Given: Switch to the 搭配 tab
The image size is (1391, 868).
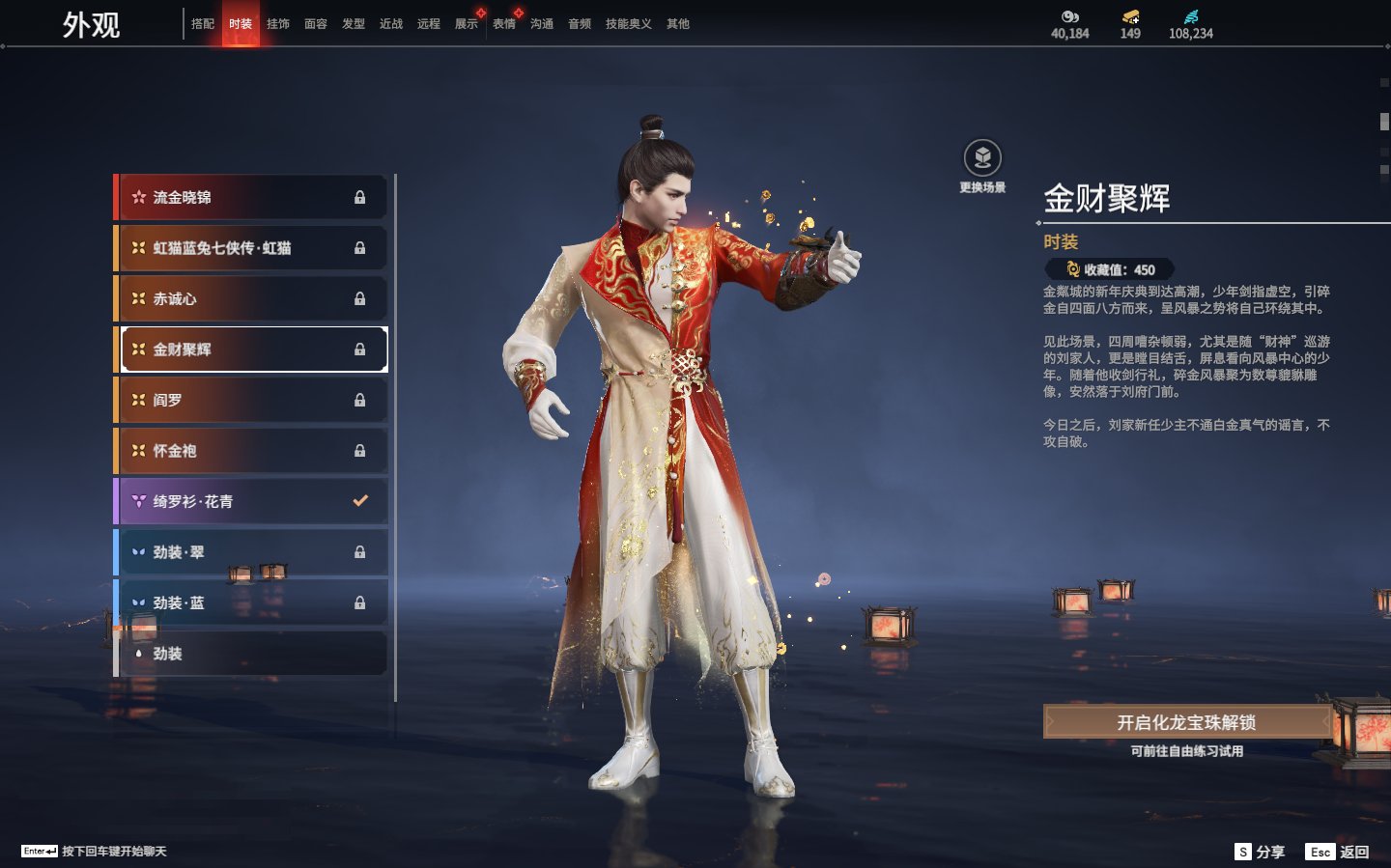Looking at the screenshot, I should [203, 24].
